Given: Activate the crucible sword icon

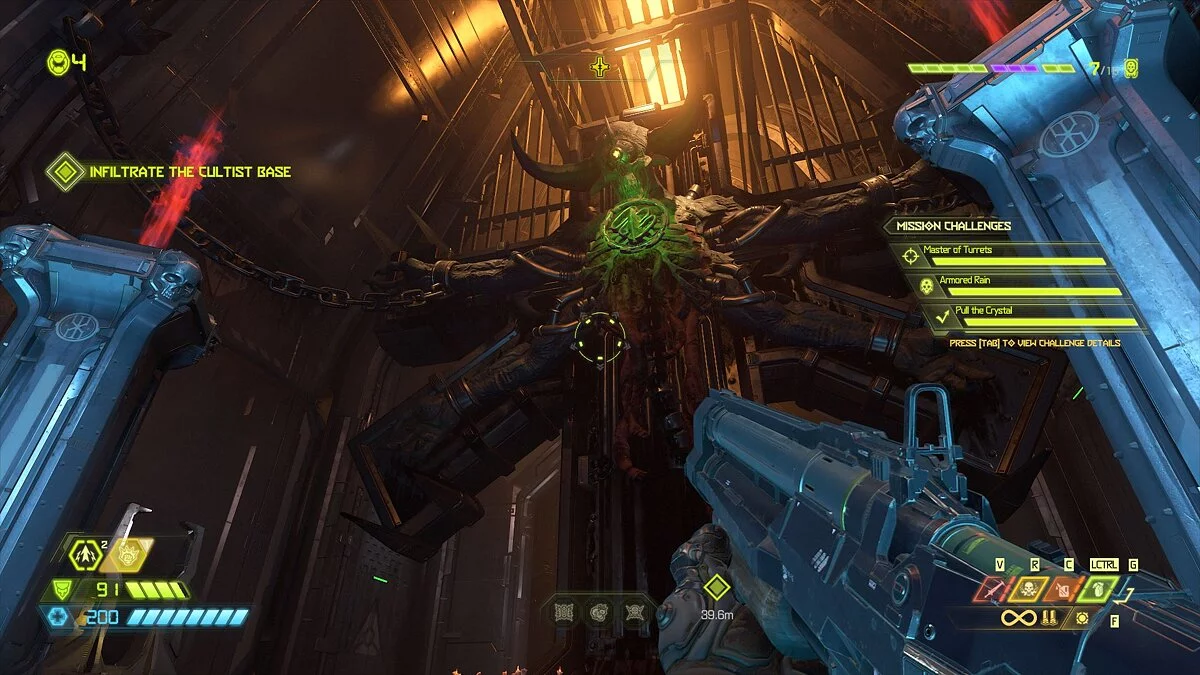Looking at the screenshot, I should [x=993, y=590].
